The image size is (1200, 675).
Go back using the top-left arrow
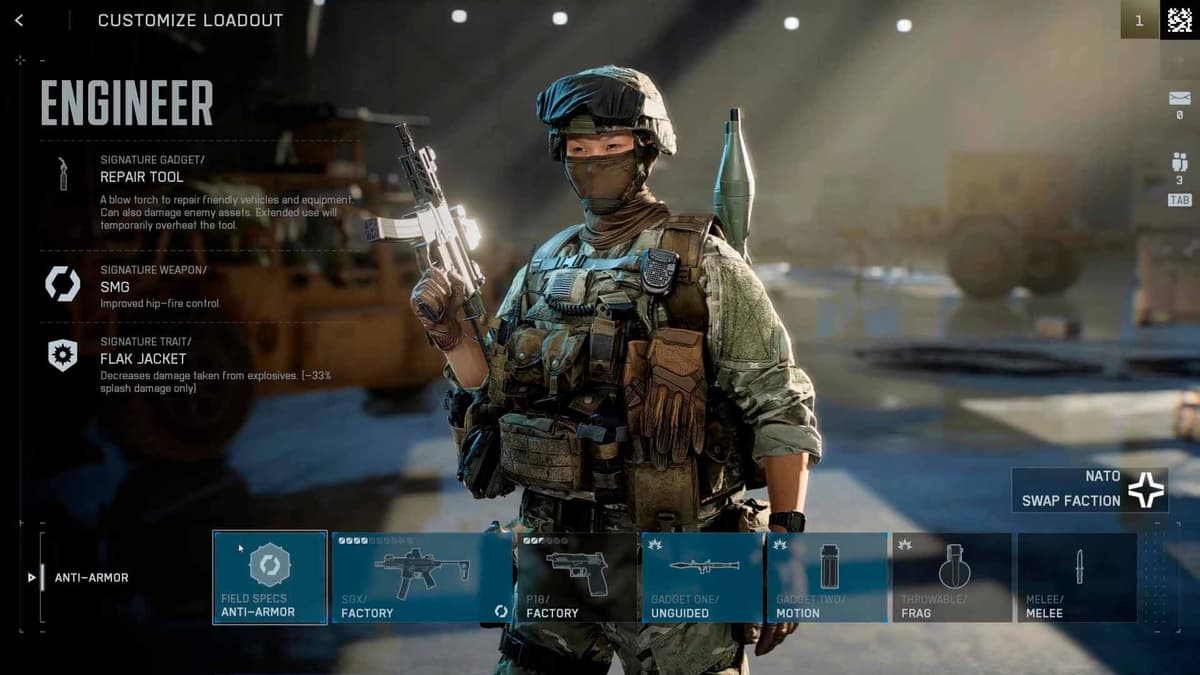pos(19,20)
